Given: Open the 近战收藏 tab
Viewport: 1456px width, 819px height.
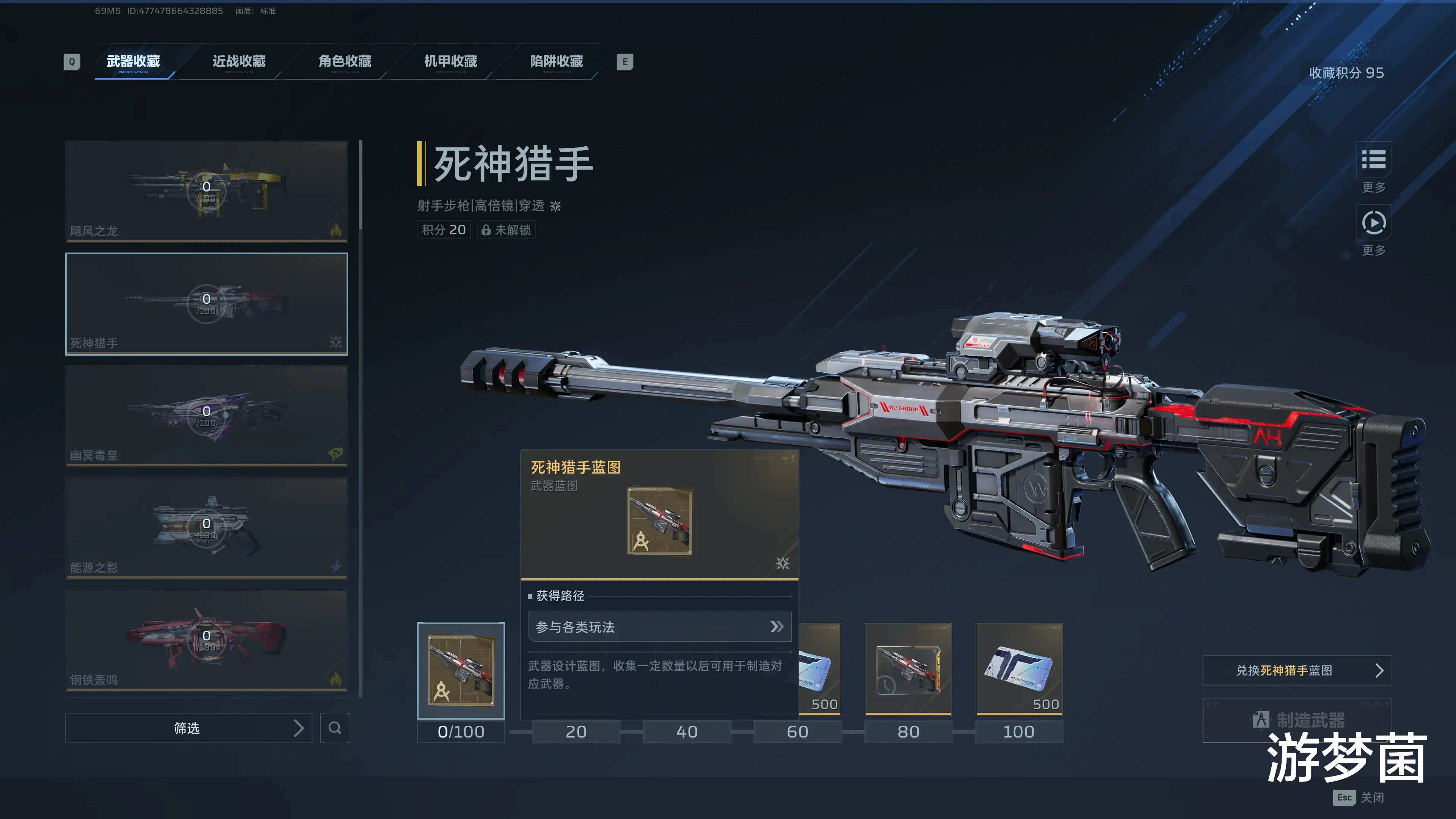Looking at the screenshot, I should (239, 61).
